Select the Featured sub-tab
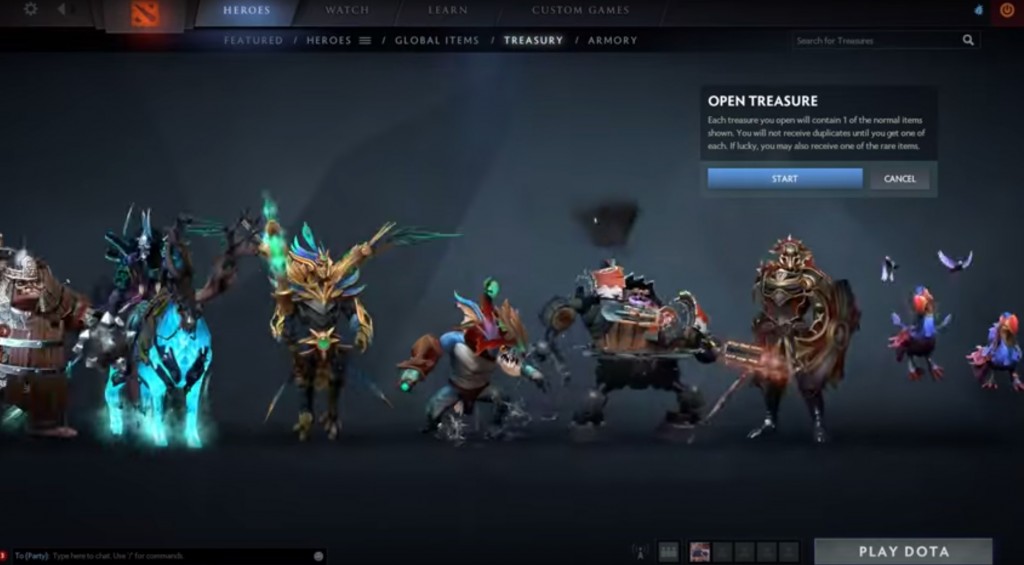Viewport: 1024px width, 565px height. (253, 40)
